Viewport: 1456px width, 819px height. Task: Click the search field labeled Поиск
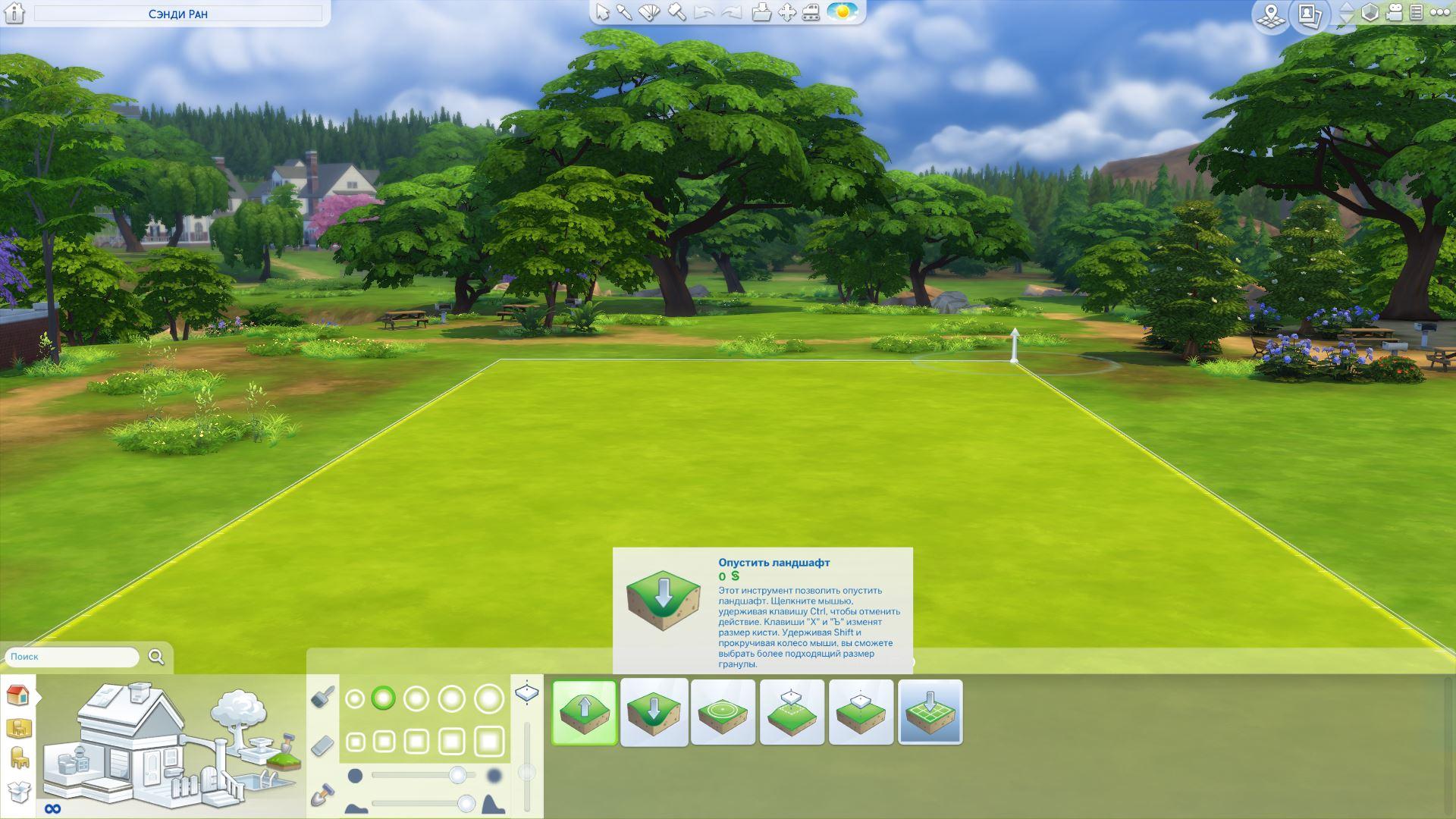tap(73, 657)
